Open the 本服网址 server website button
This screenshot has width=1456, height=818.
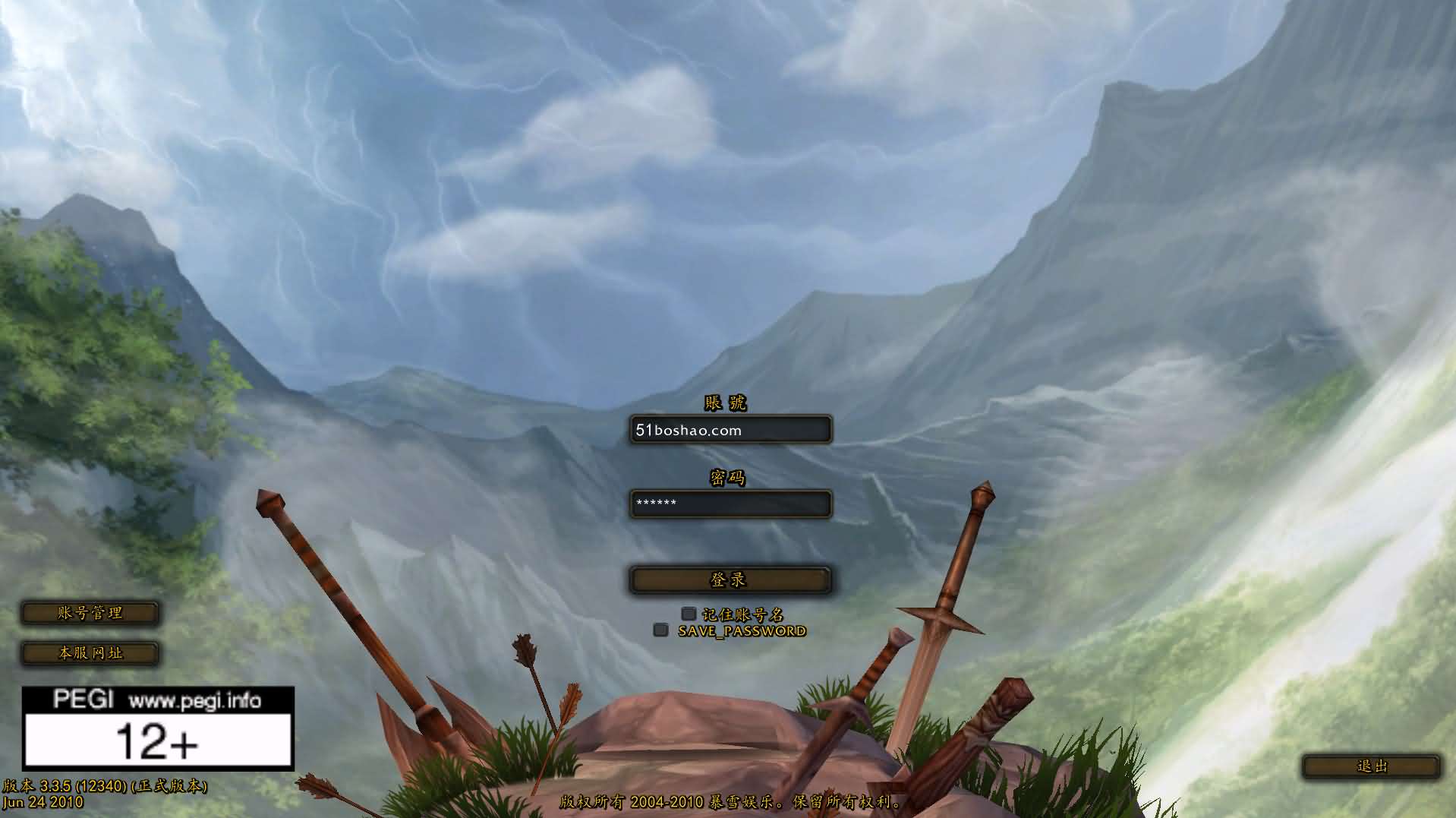(90, 653)
